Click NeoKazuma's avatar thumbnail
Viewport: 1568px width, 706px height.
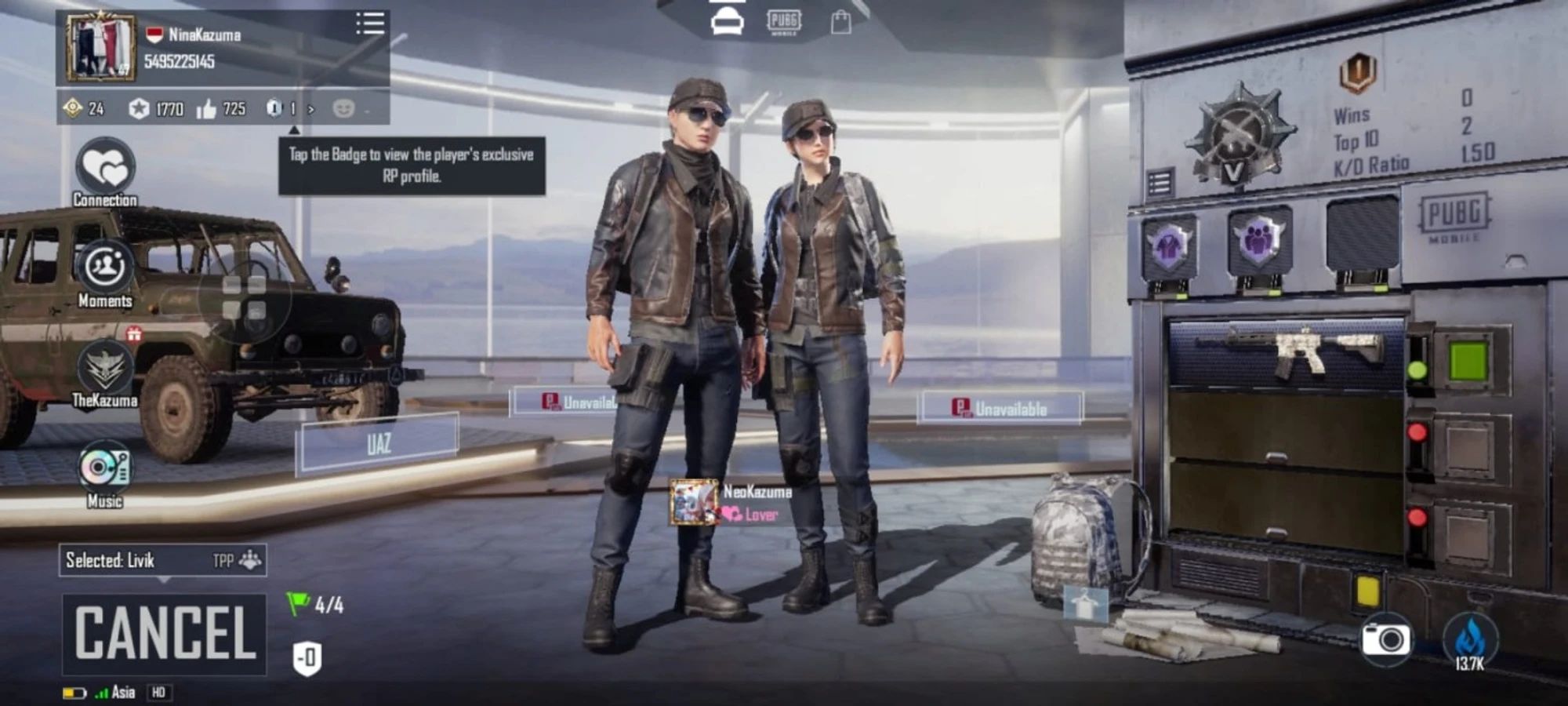tap(693, 502)
